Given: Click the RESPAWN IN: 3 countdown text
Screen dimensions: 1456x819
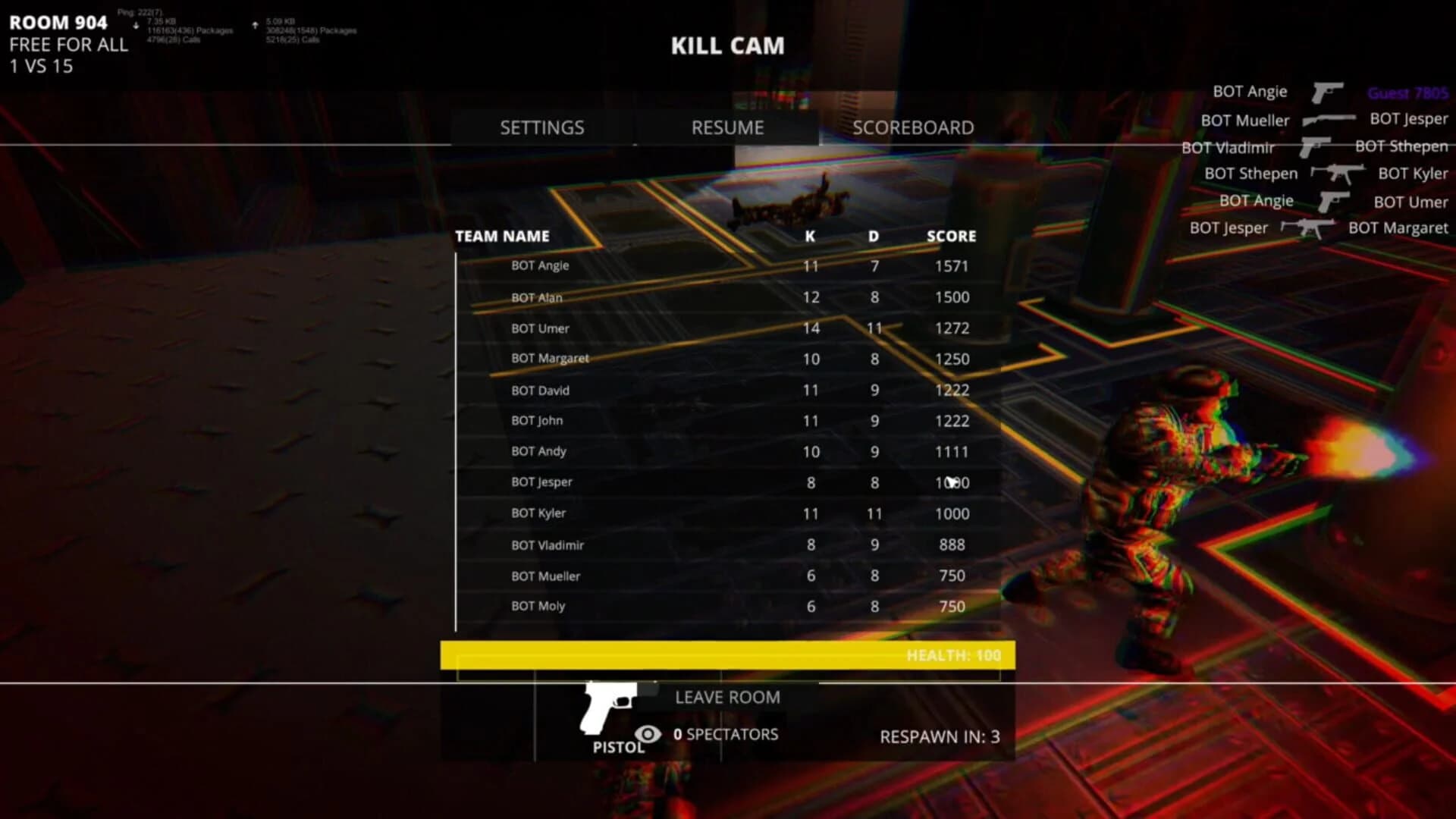Looking at the screenshot, I should pyautogui.click(x=940, y=736).
